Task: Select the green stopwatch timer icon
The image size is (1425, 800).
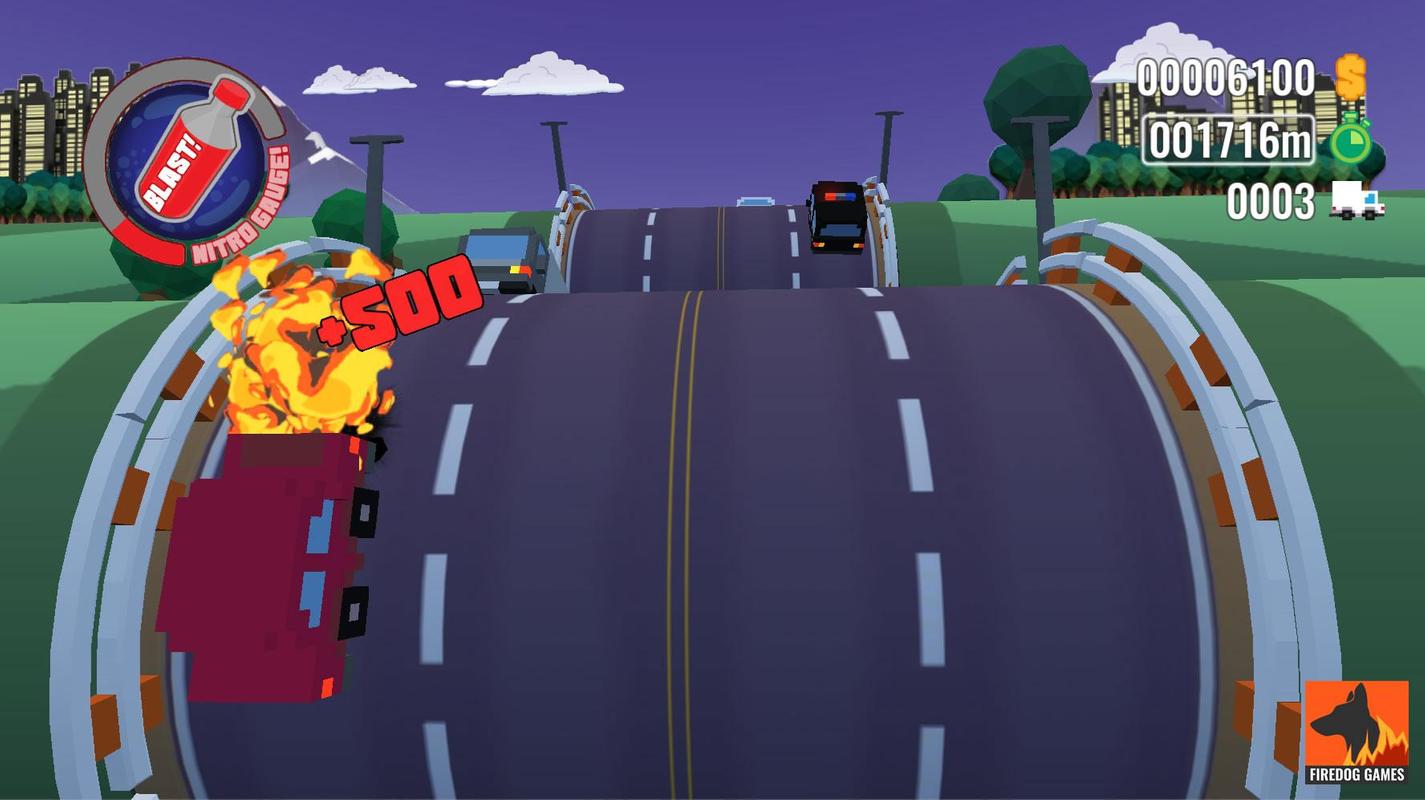Action: [x=1350, y=143]
